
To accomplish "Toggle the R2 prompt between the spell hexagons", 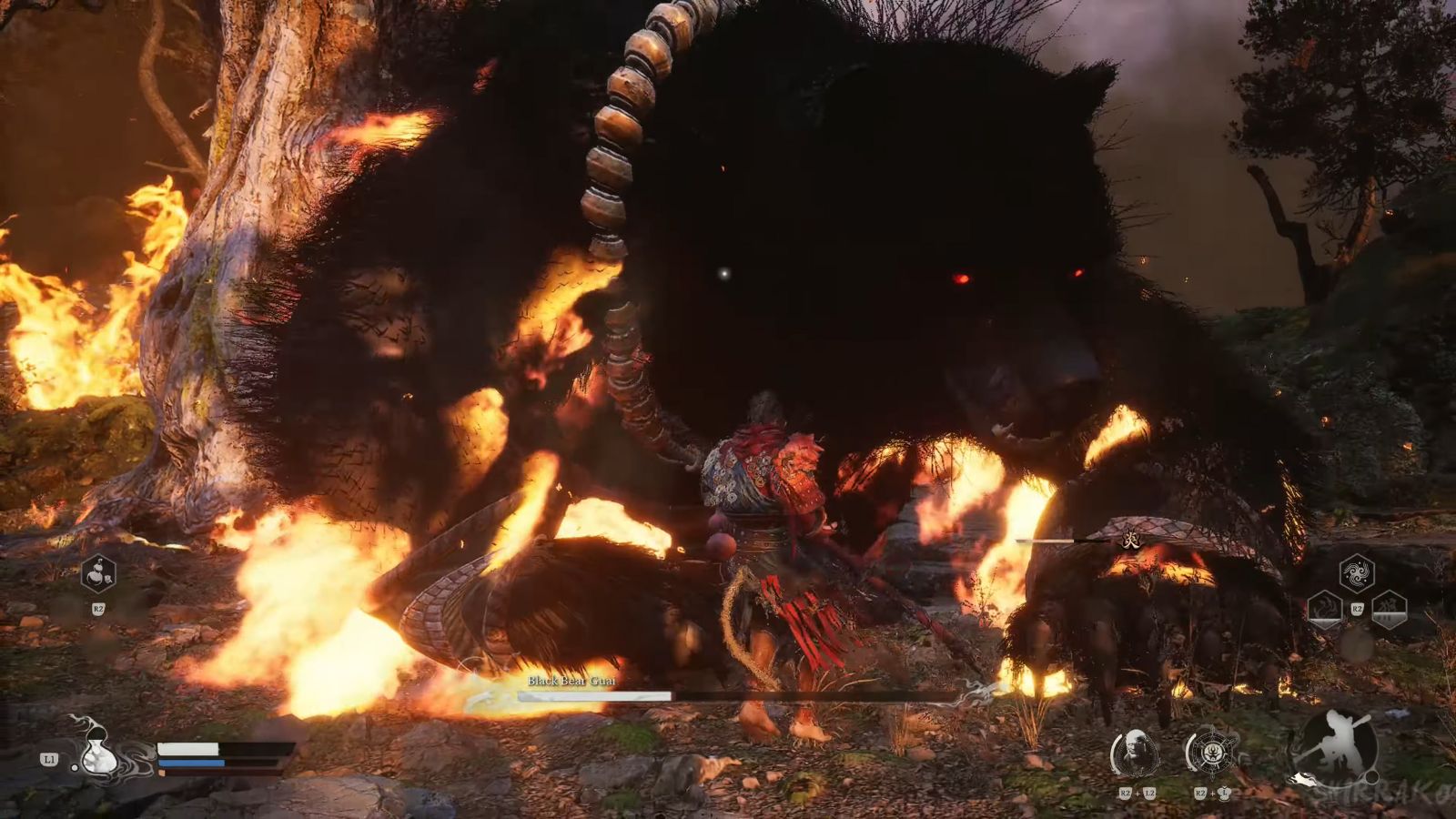I will tap(1358, 608).
